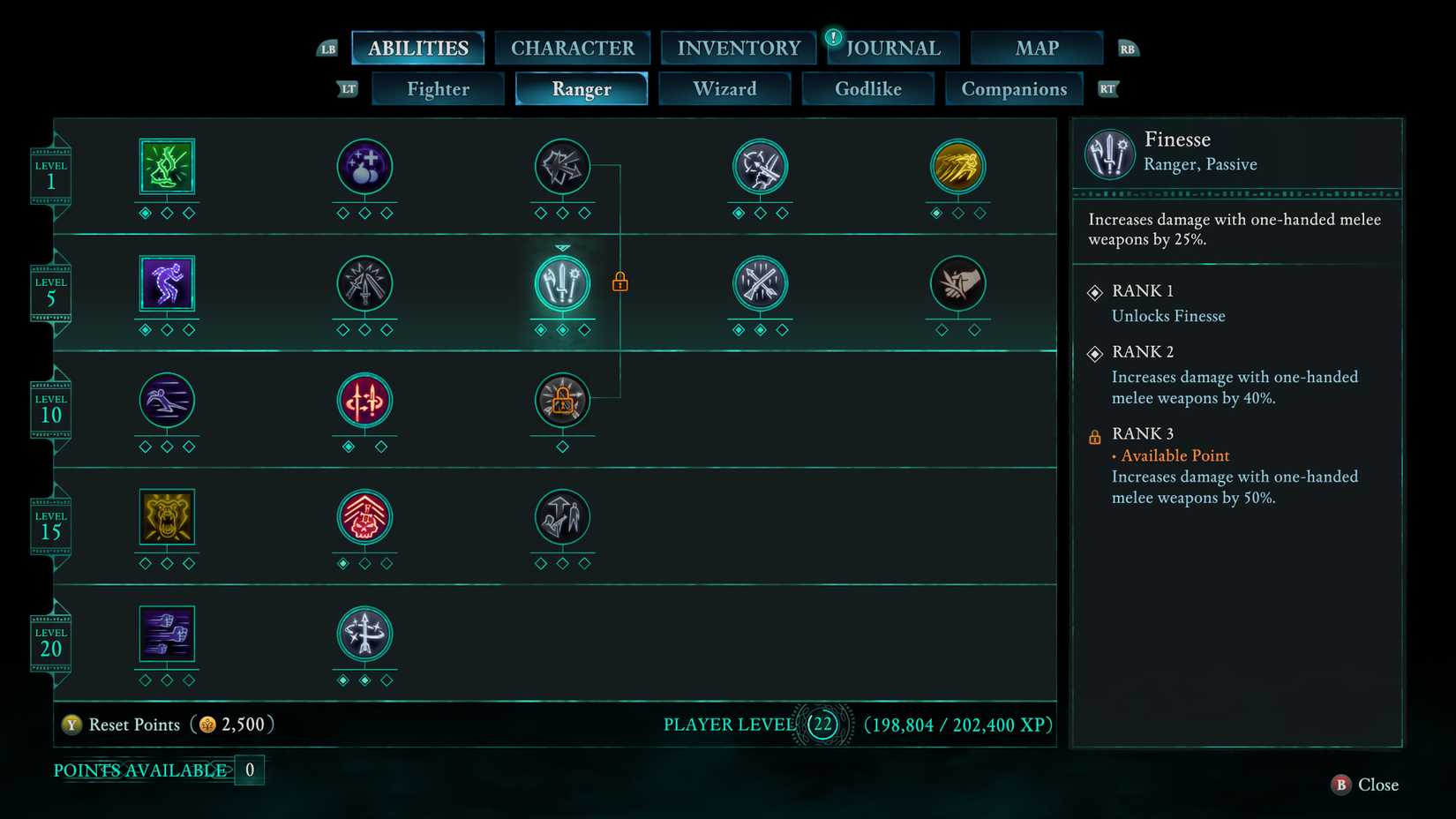Toggle the unlocked rank diamond under the golden sprint ability
Image resolution: width=1456 pixels, height=819 pixels.
pyautogui.click(x=937, y=212)
